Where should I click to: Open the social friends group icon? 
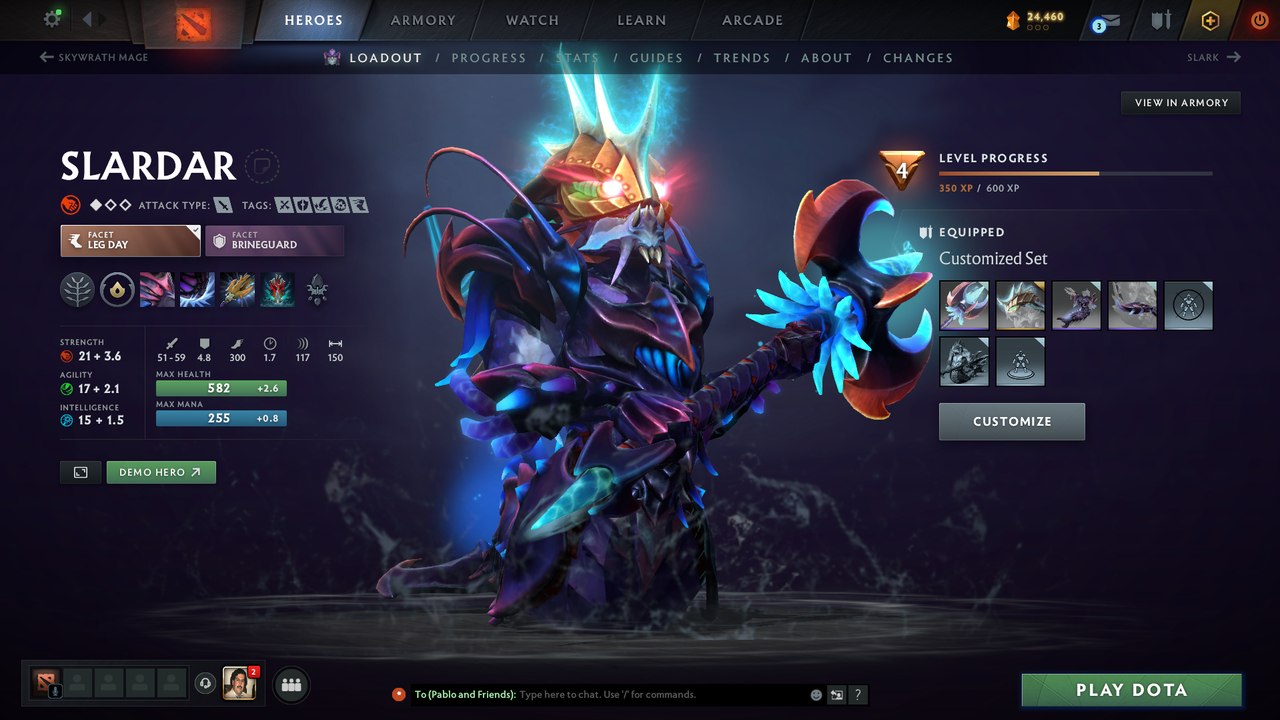point(290,684)
